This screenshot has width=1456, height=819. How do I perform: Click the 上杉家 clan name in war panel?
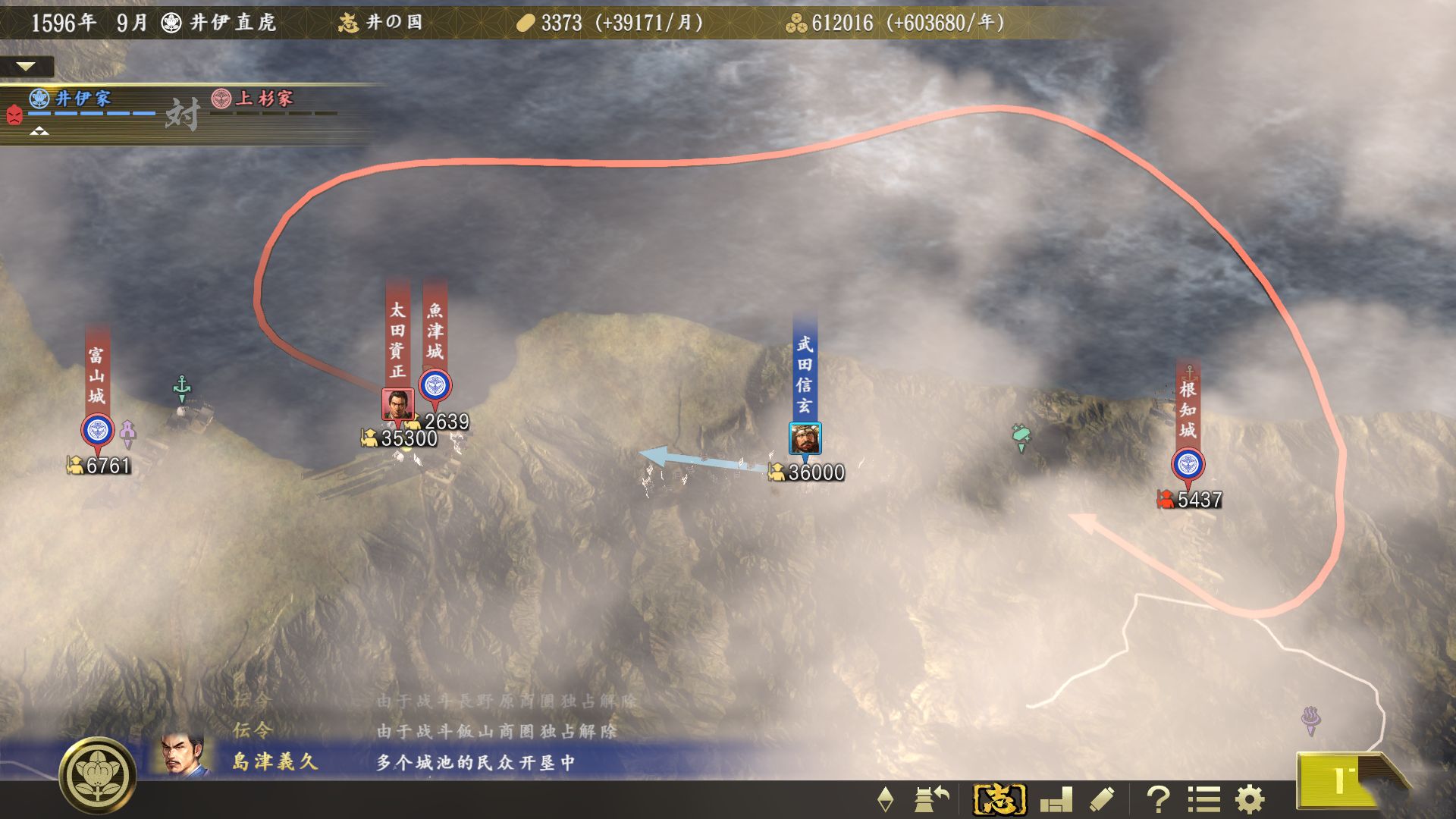(263, 99)
